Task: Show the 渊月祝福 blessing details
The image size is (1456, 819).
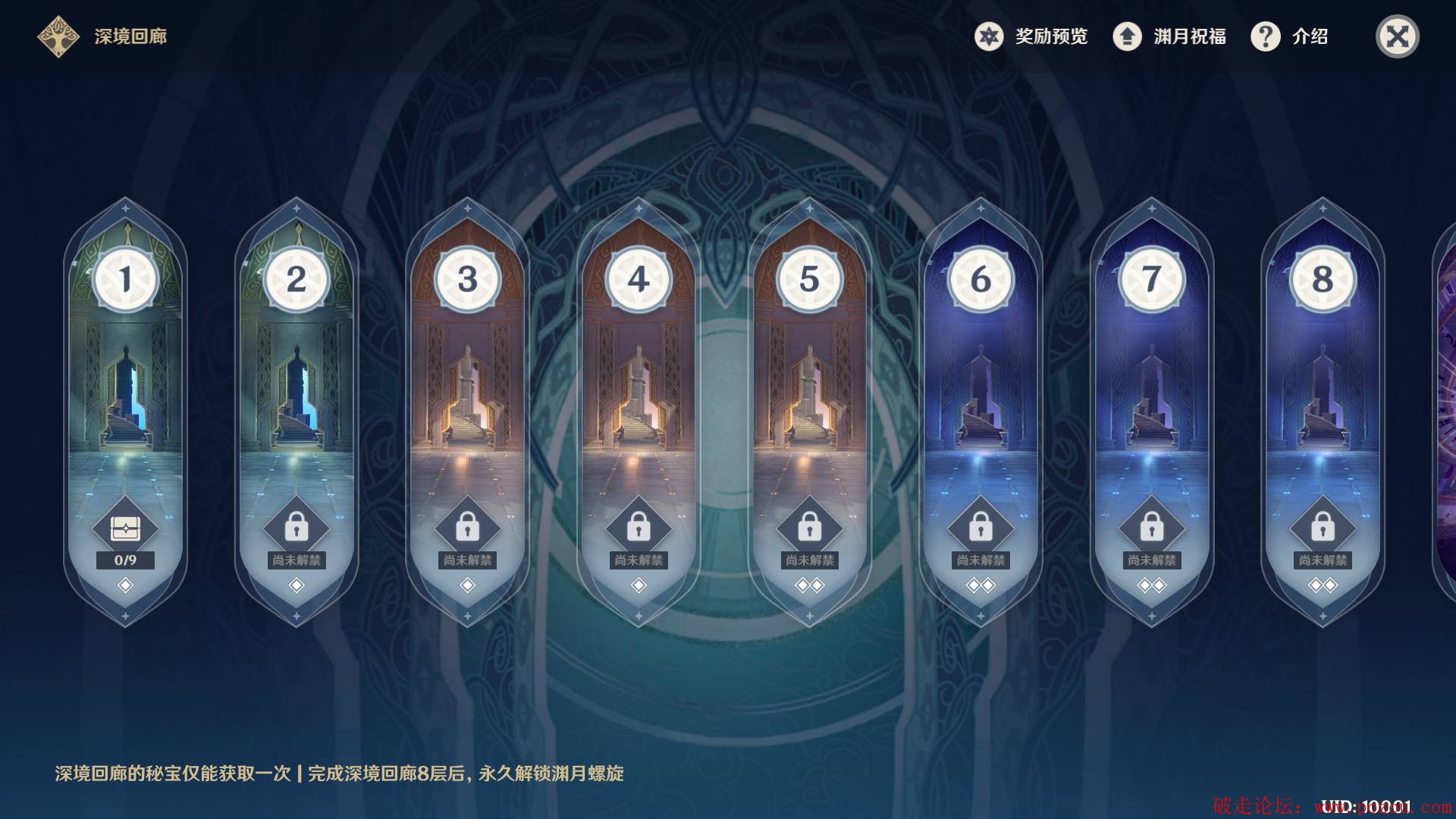Action: click(1169, 36)
